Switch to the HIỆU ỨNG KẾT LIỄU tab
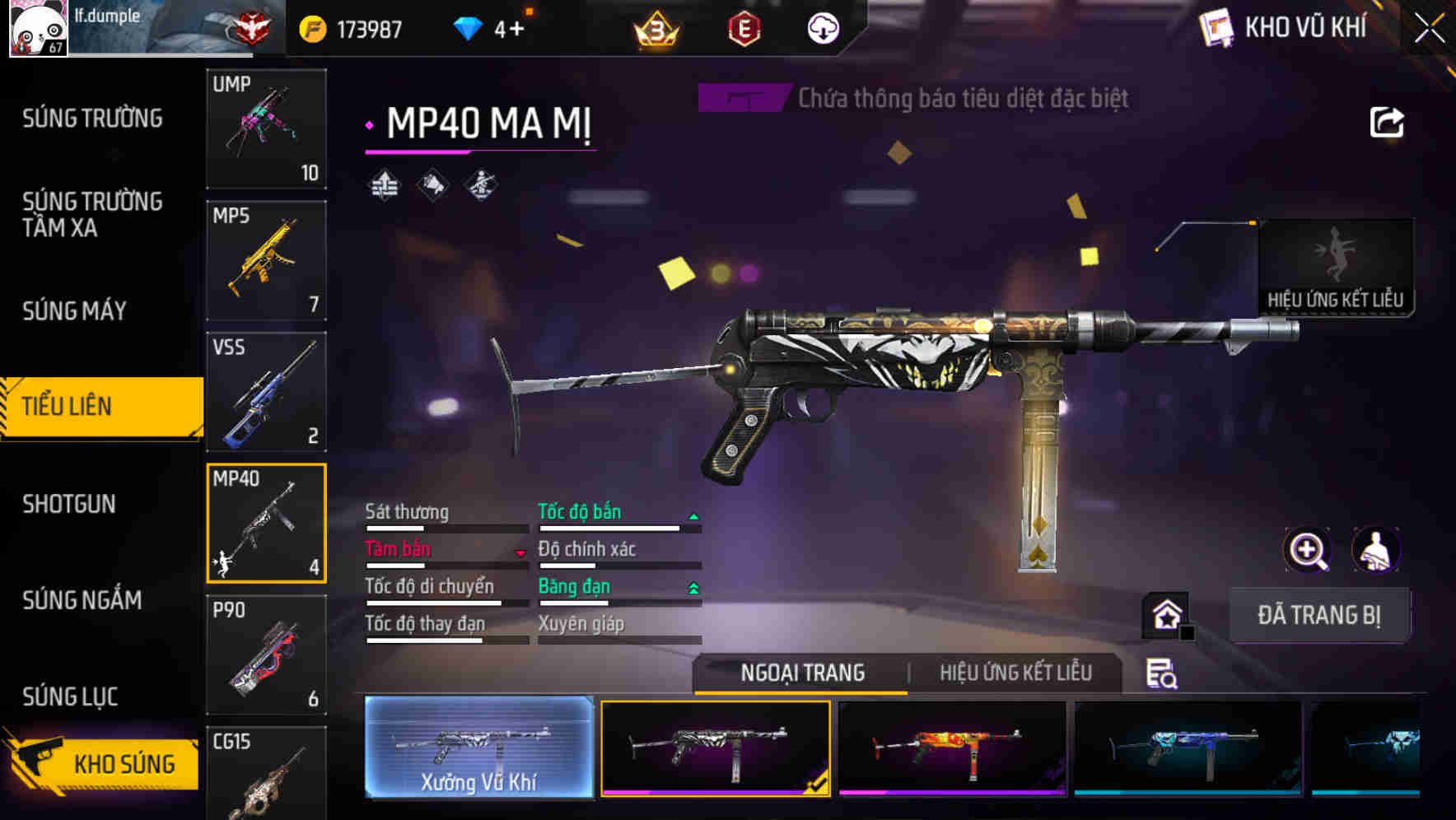 click(x=1015, y=673)
